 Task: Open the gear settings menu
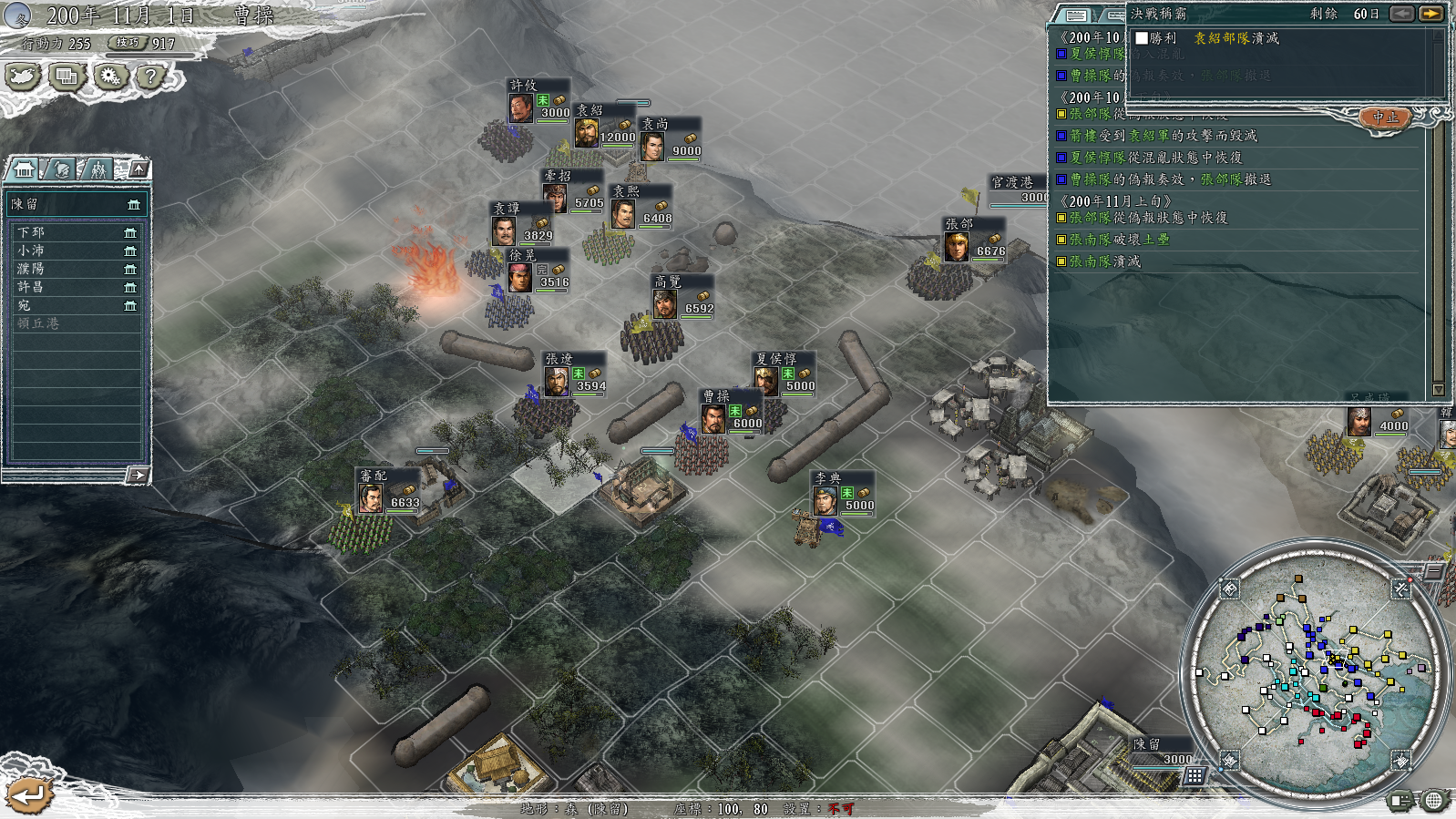(110, 77)
